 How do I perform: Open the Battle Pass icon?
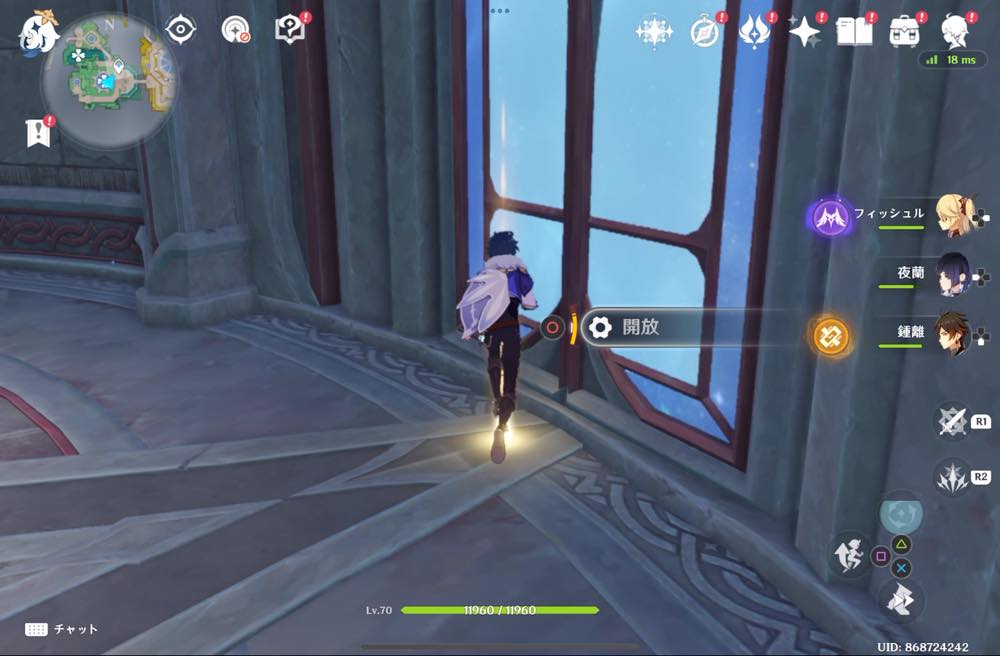click(x=753, y=31)
